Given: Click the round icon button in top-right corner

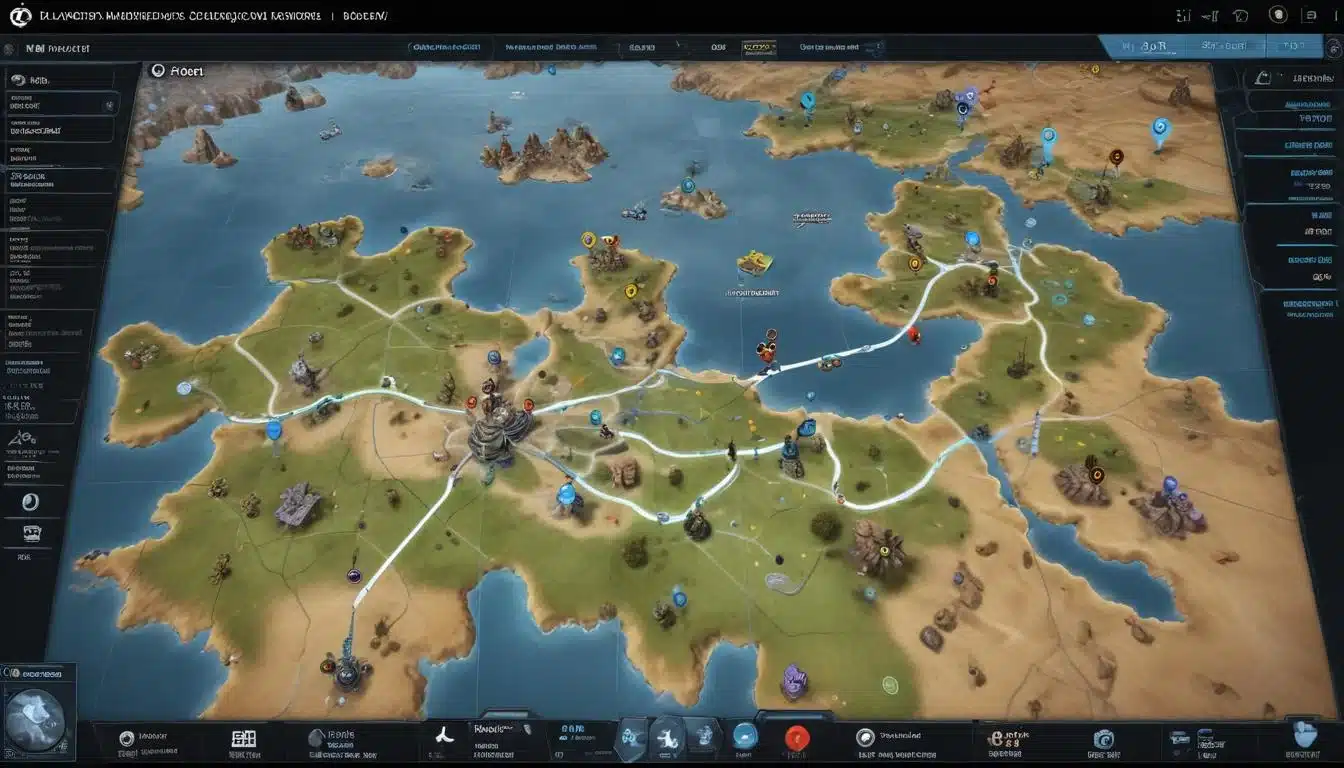Looking at the screenshot, I should click(x=1277, y=15).
